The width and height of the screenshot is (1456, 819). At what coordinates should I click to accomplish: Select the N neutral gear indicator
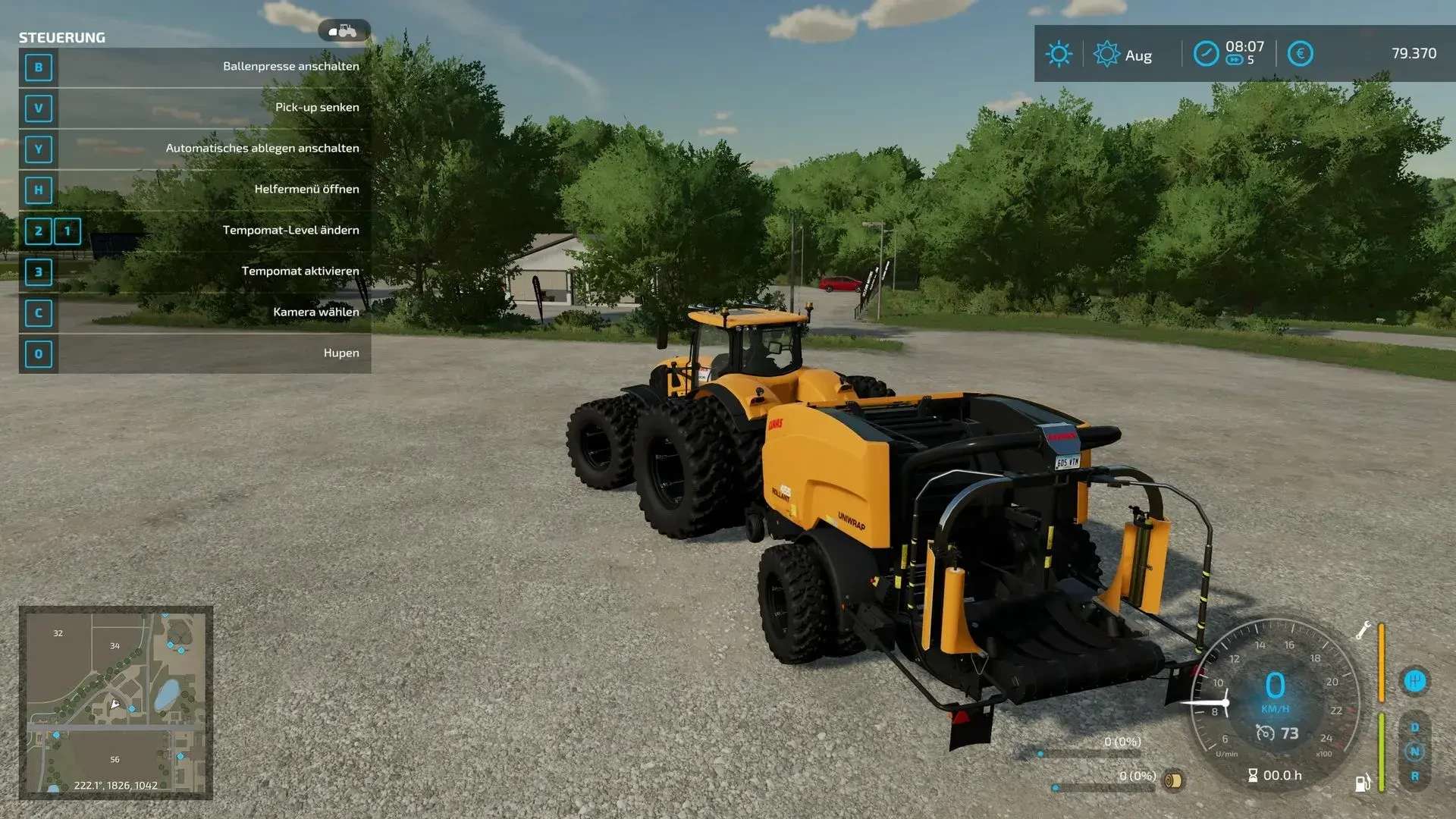pos(1414,752)
